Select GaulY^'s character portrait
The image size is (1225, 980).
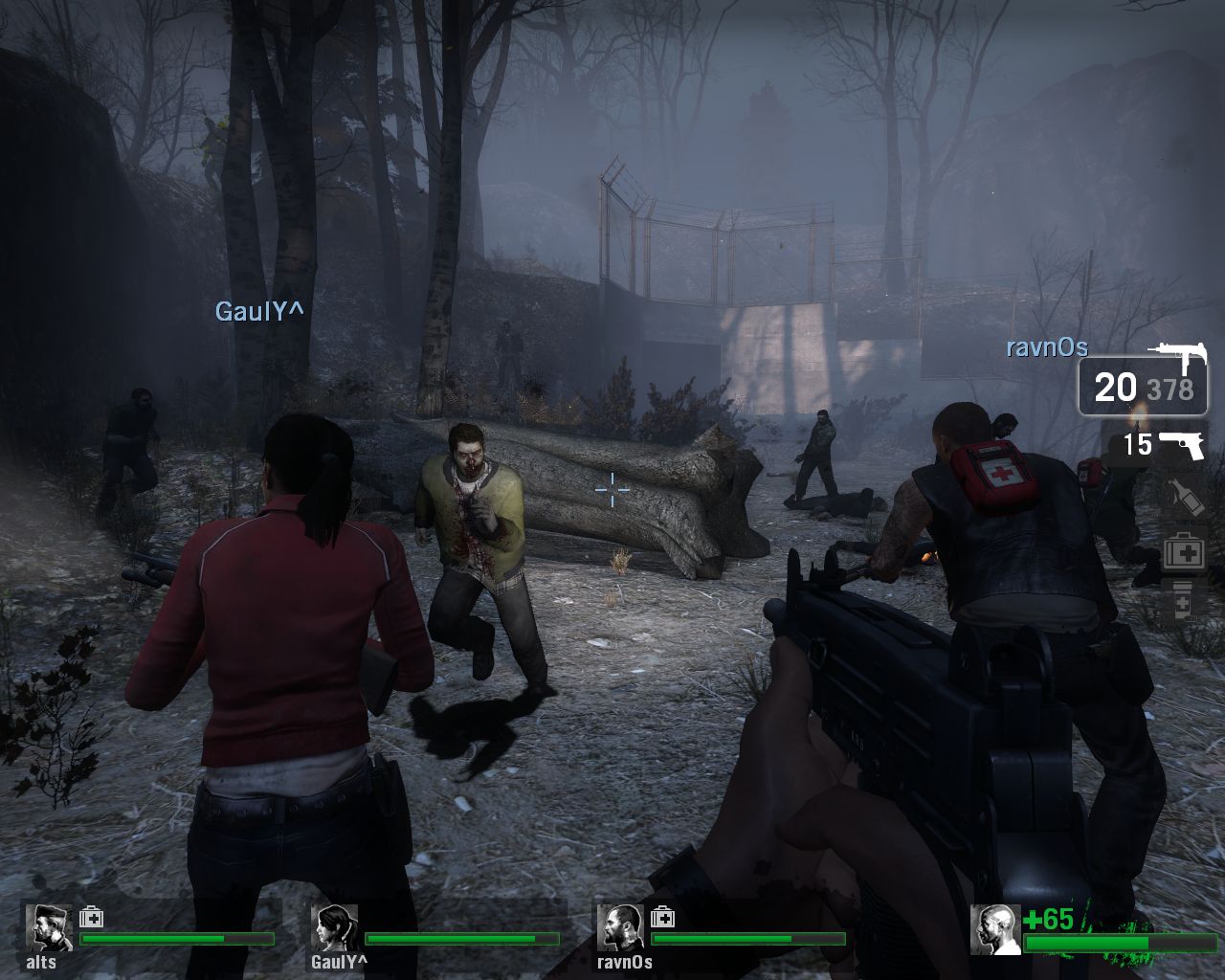coord(334,927)
